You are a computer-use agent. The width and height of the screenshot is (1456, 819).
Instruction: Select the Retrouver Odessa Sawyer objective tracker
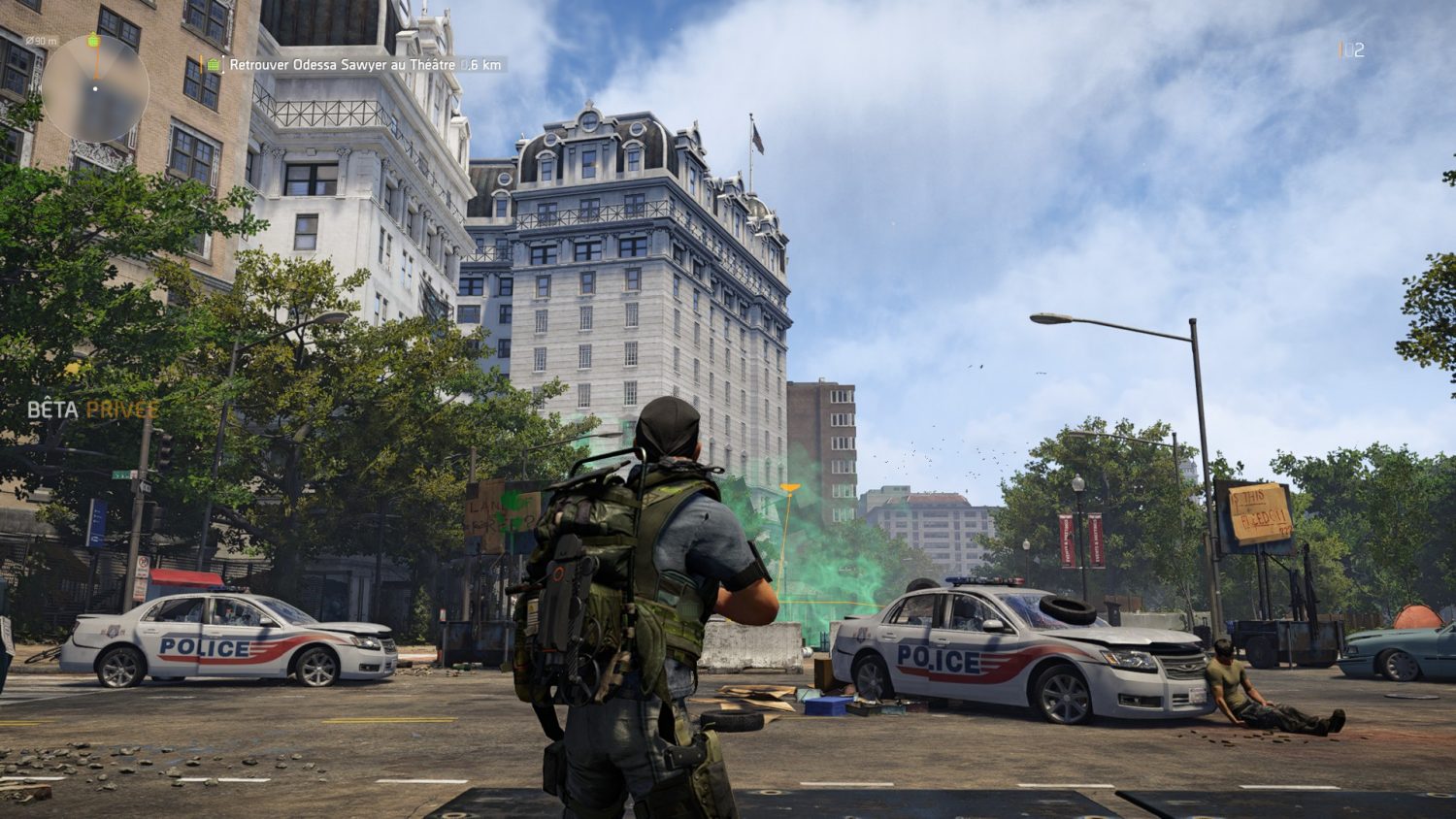coord(354,65)
